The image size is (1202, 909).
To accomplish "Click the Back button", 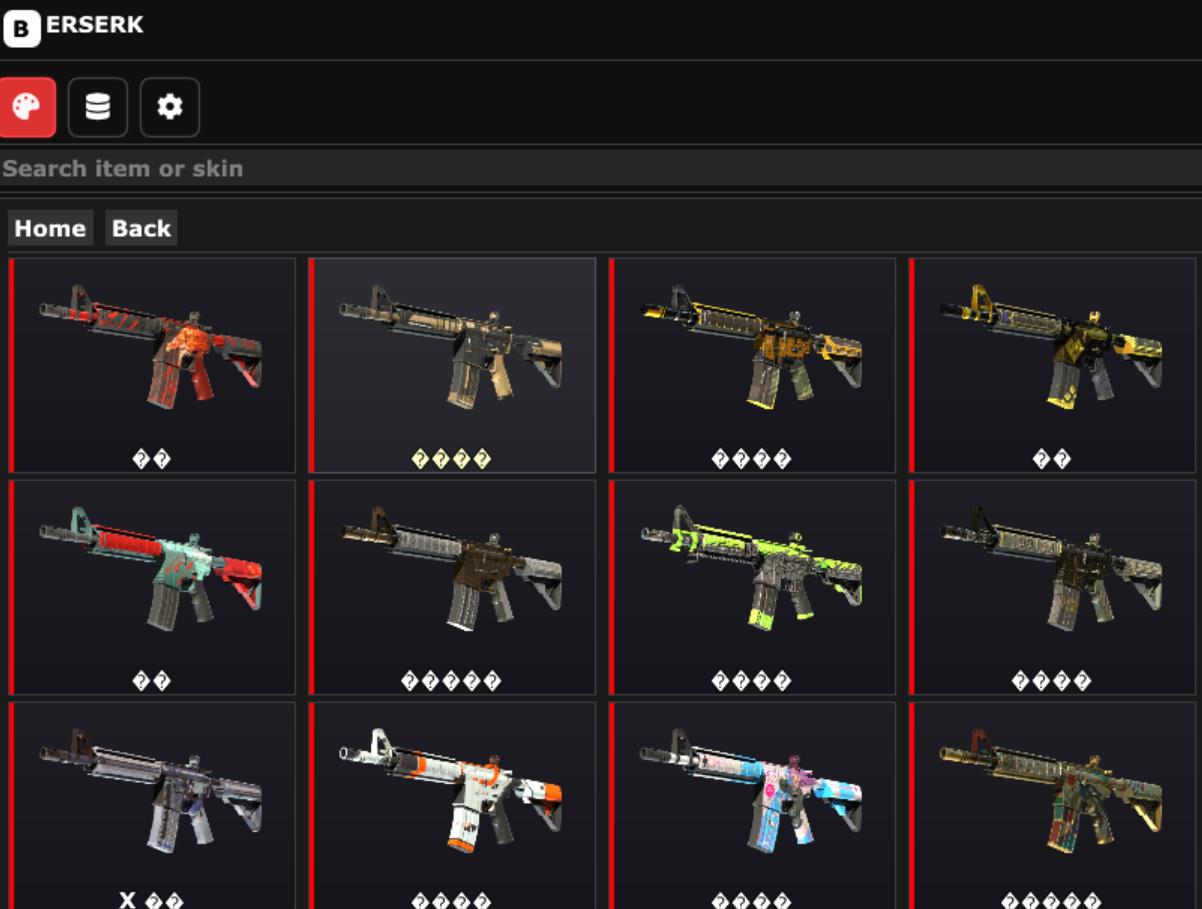I will point(141,228).
